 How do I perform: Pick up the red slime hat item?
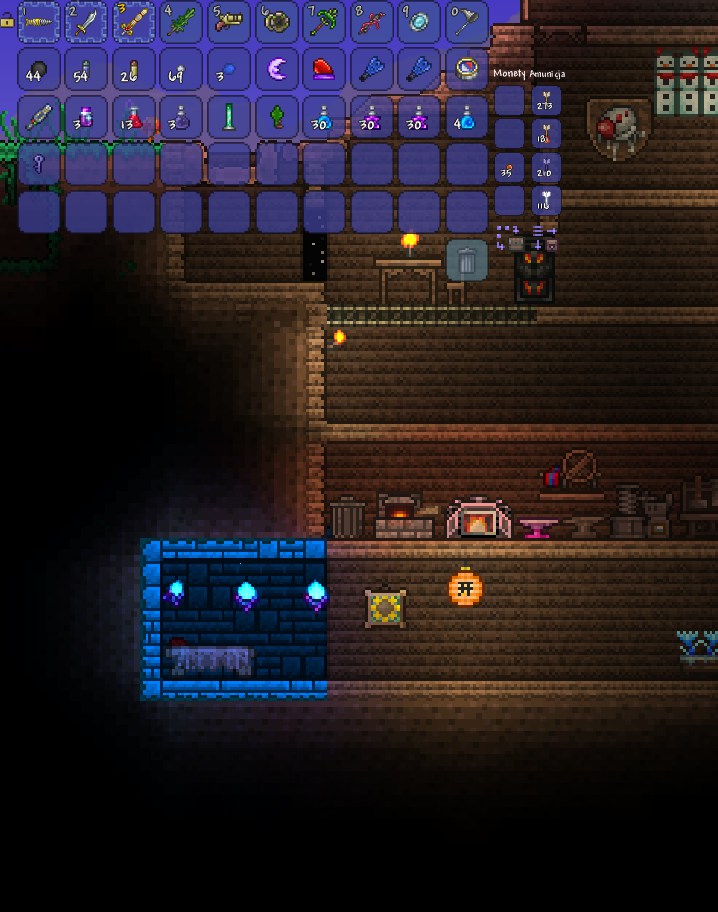[x=324, y=69]
